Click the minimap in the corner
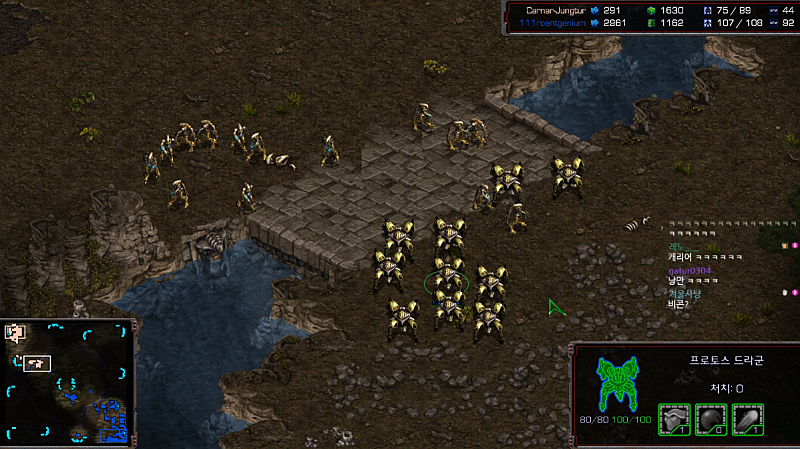The width and height of the screenshot is (800, 449). pyautogui.click(x=68, y=382)
